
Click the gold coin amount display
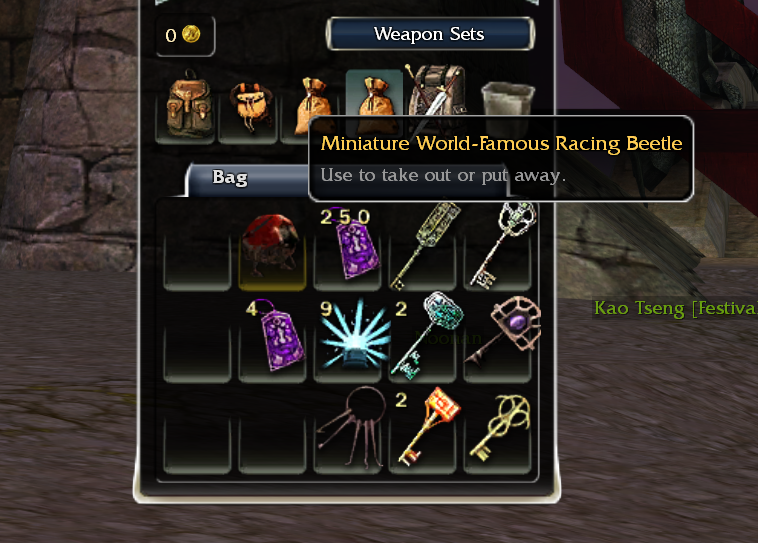coord(183,35)
